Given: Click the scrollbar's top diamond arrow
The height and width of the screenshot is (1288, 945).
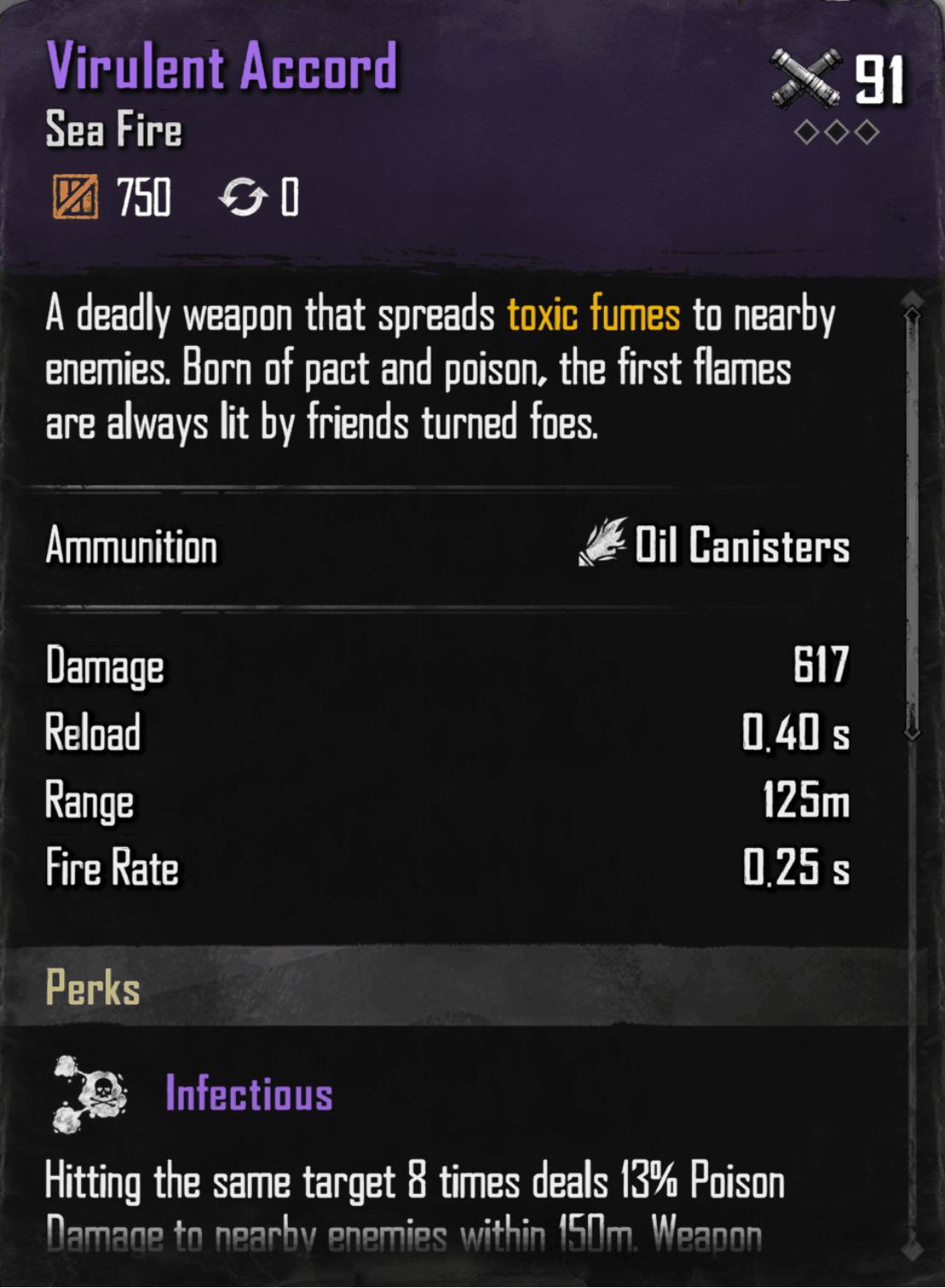Looking at the screenshot, I should point(913,299).
